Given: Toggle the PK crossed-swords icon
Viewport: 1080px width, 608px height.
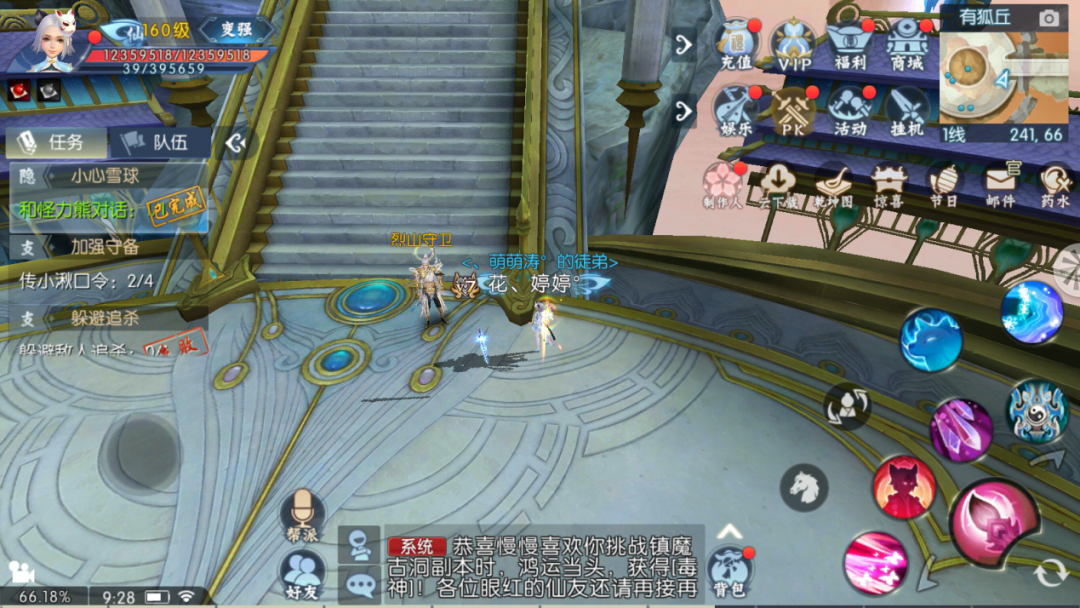Looking at the screenshot, I should [794, 110].
